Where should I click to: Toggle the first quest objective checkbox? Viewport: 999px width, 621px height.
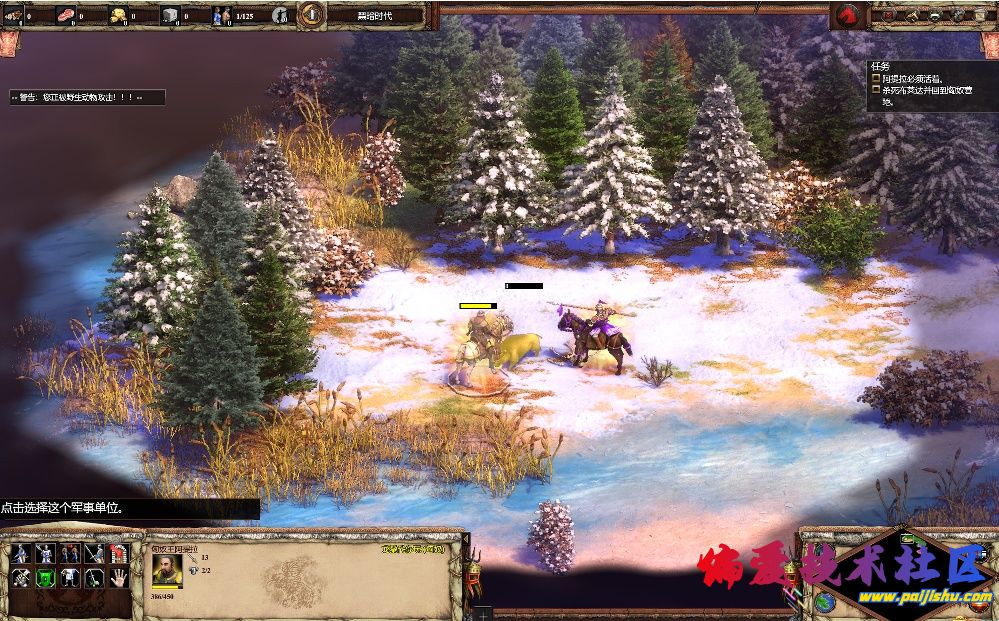(876, 78)
